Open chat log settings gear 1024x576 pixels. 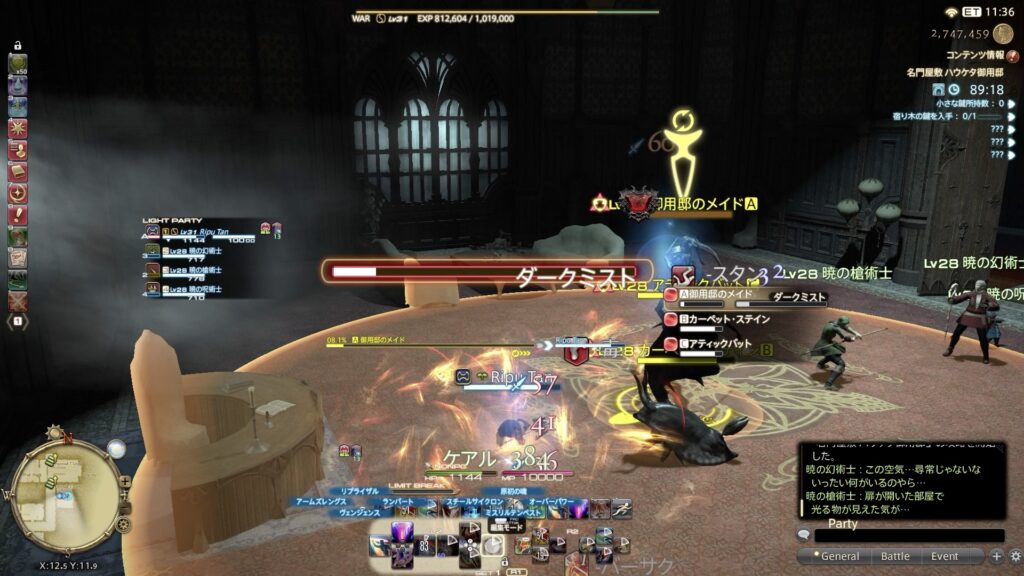point(1015,556)
